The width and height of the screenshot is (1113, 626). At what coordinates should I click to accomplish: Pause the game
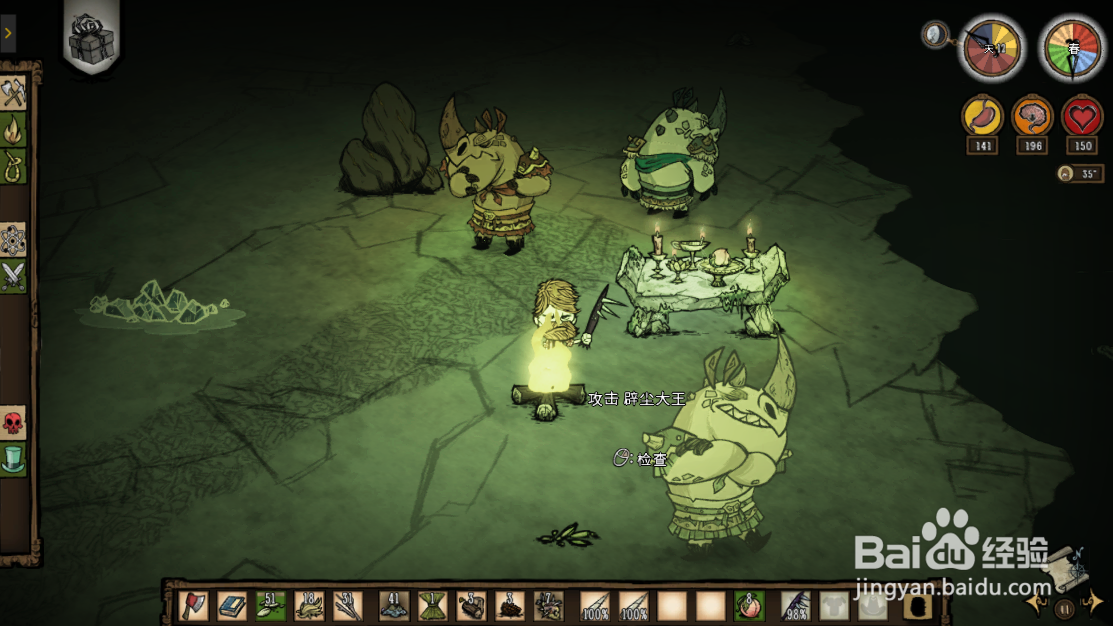tap(1065, 606)
